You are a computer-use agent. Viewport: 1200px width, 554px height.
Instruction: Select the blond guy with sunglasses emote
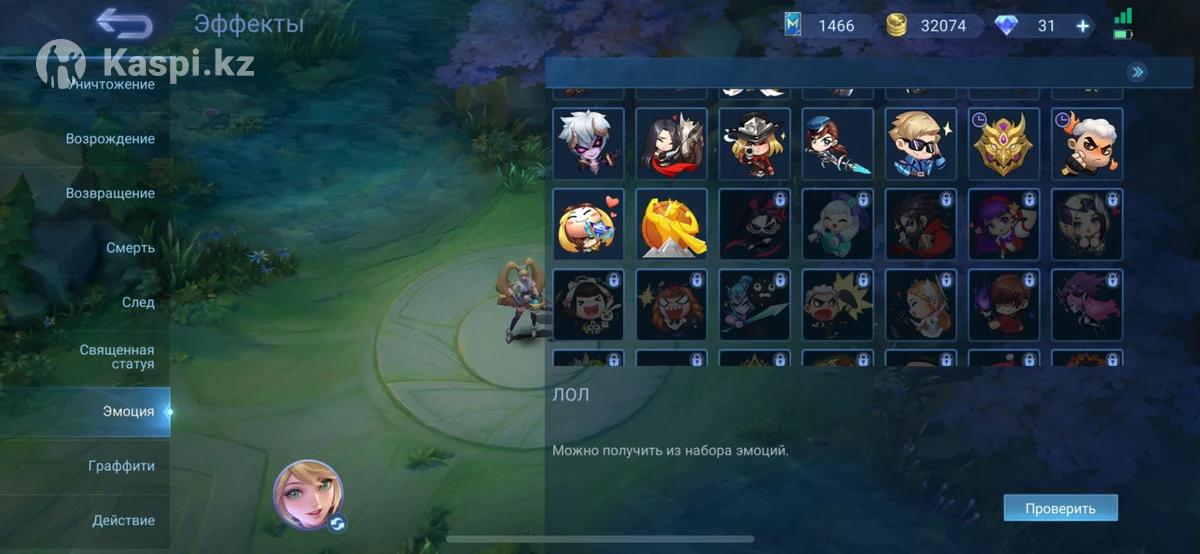921,143
